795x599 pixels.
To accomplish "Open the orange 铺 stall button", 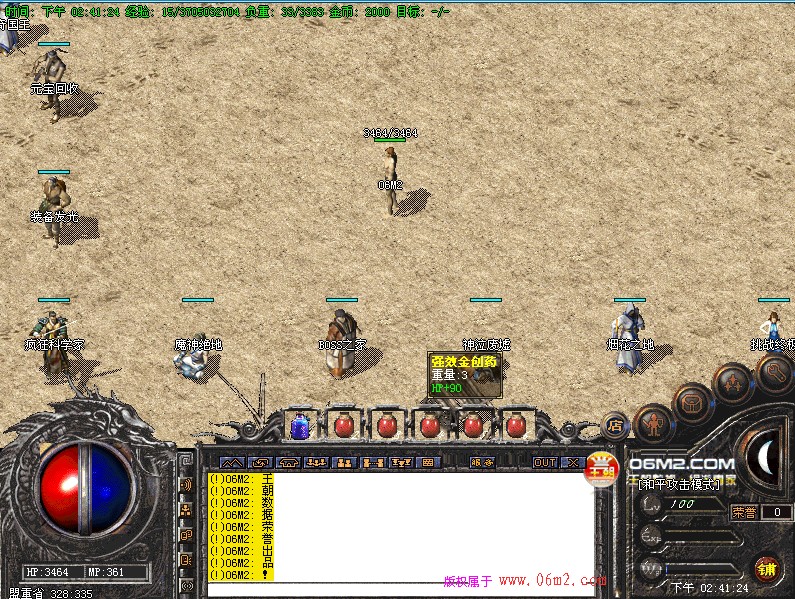I will (x=766, y=570).
